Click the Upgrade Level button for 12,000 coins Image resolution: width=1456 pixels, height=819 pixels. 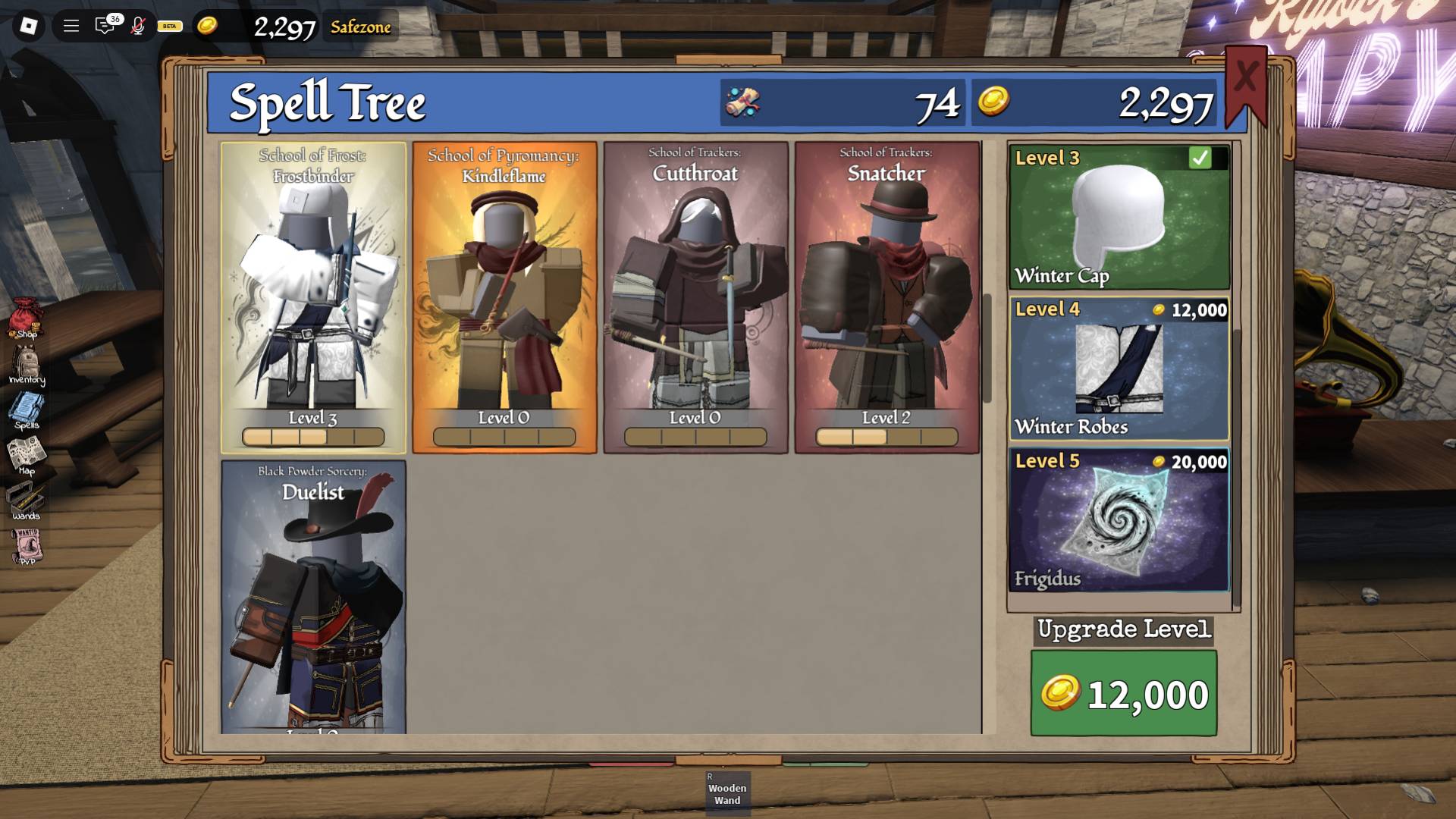(x=1124, y=692)
